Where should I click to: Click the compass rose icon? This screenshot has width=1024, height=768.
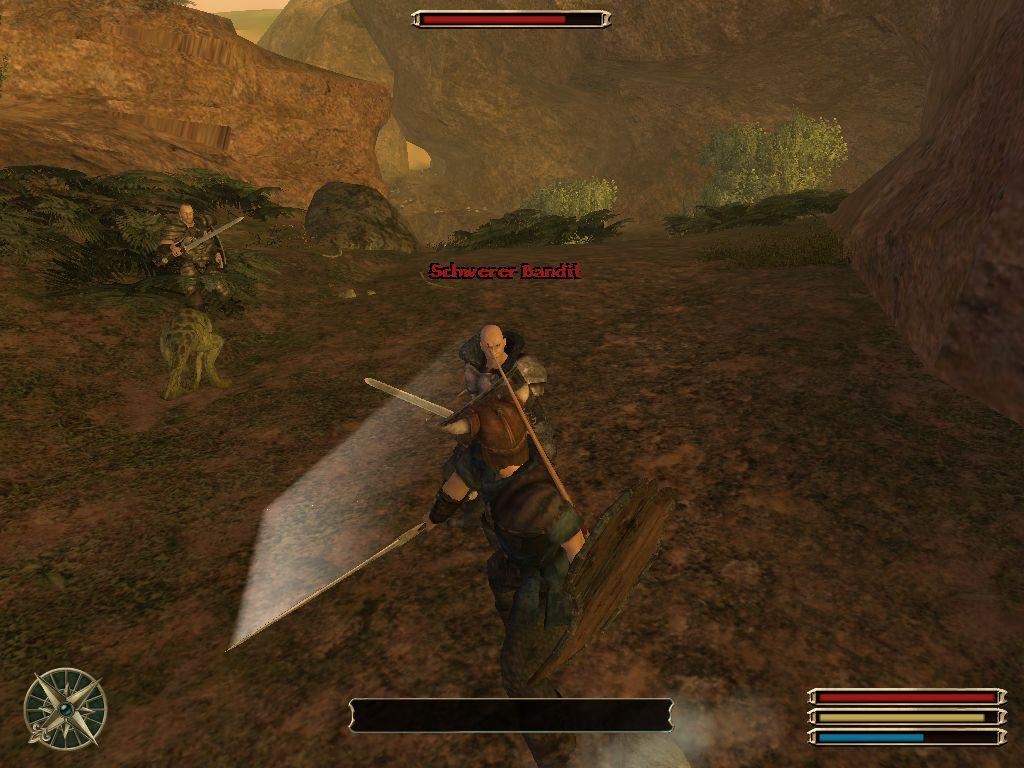[x=65, y=709]
